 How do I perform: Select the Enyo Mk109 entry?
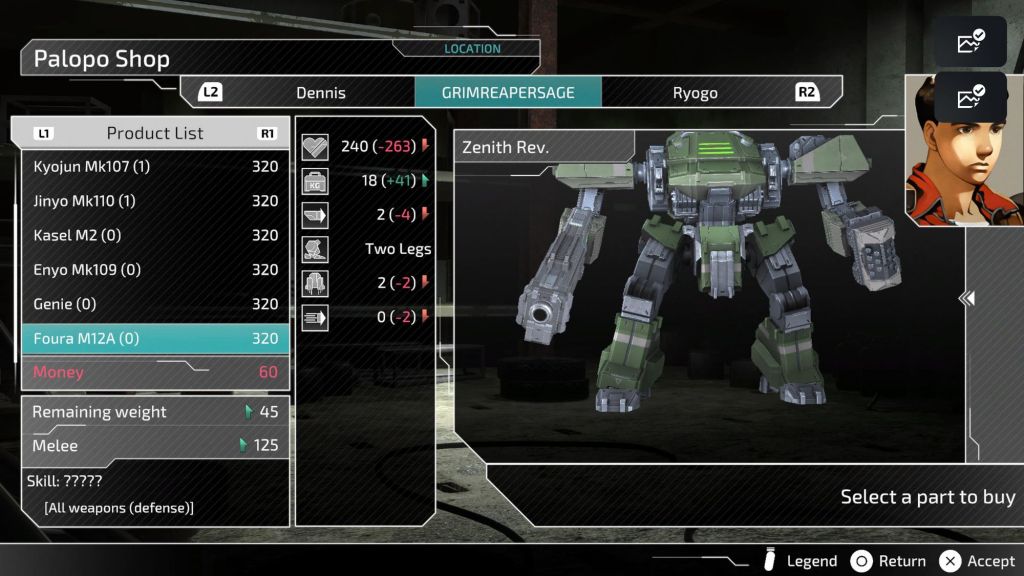pyautogui.click(x=155, y=270)
